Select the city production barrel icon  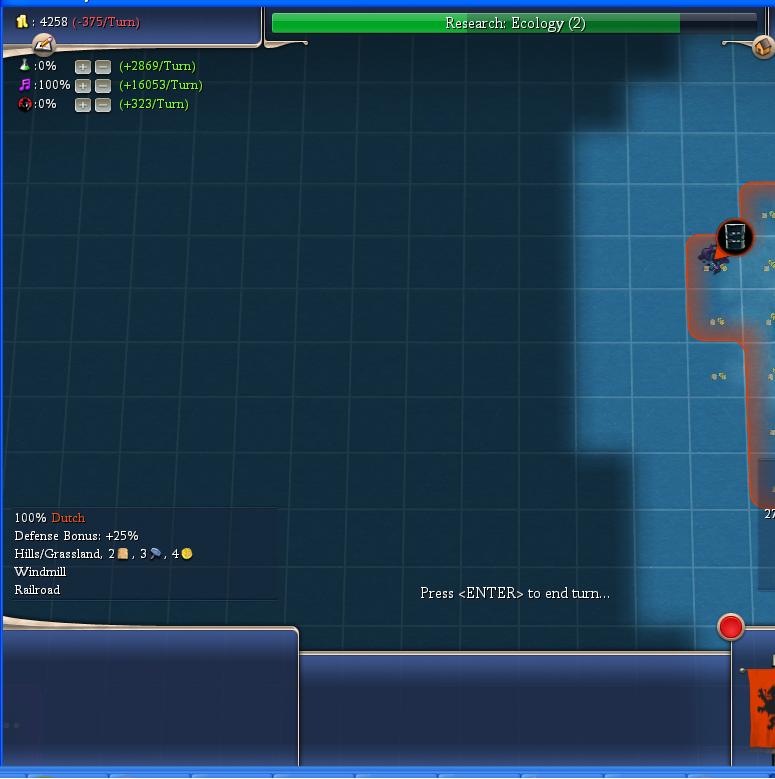click(735, 237)
